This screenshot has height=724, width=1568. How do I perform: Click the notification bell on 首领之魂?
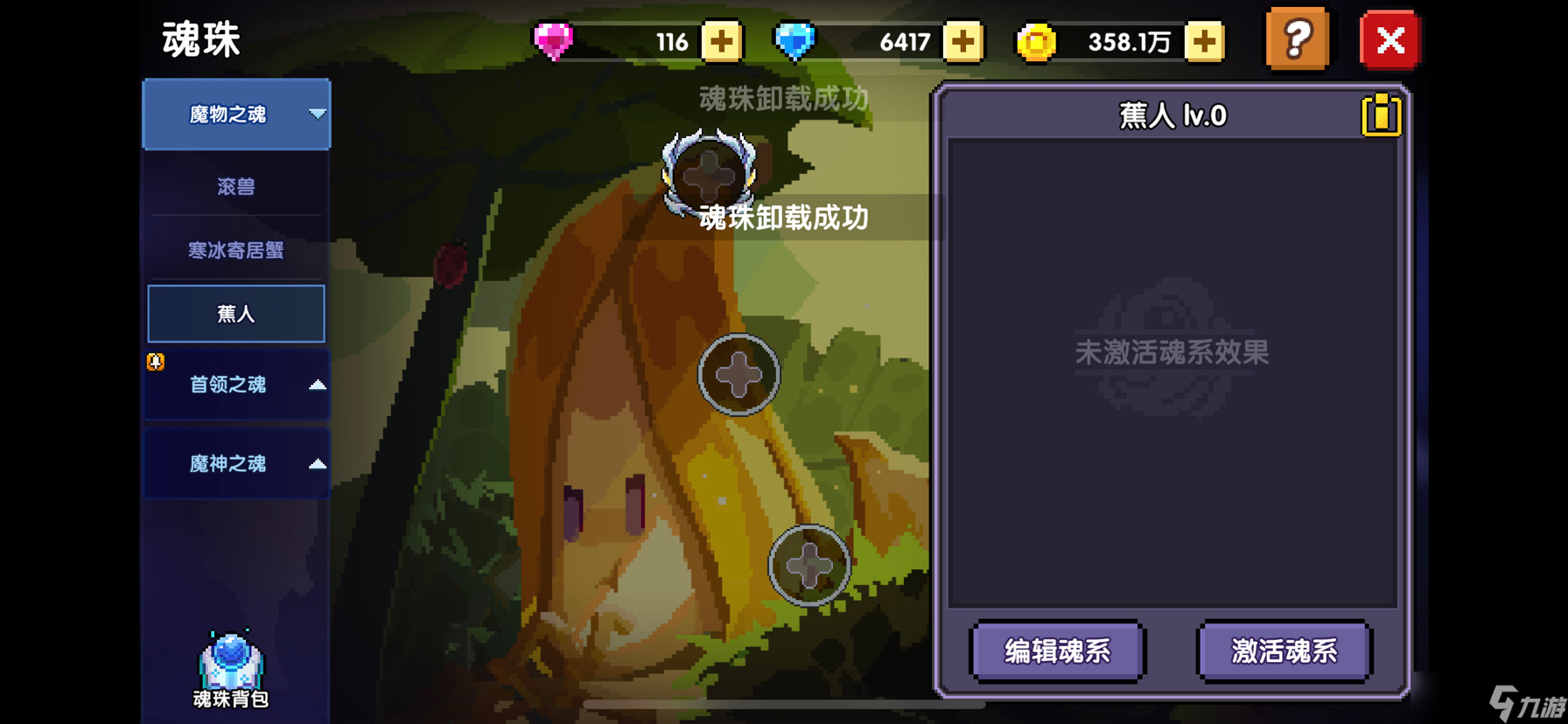pyautogui.click(x=154, y=361)
